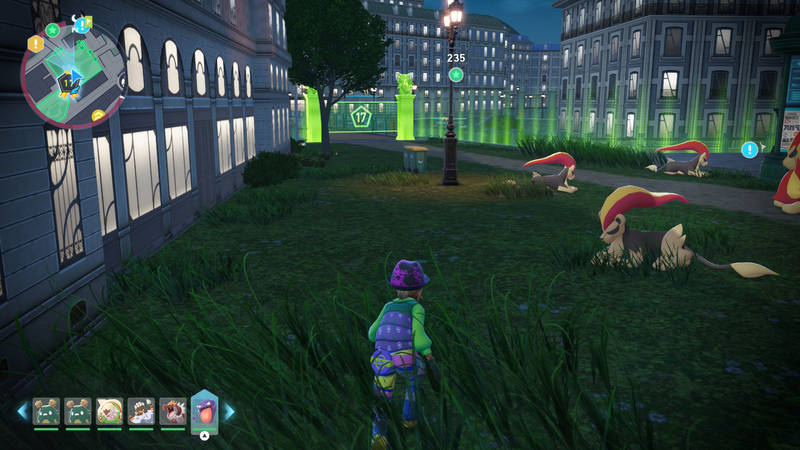
Task: Select the white furry Pokémon party slot
Action: (141, 410)
